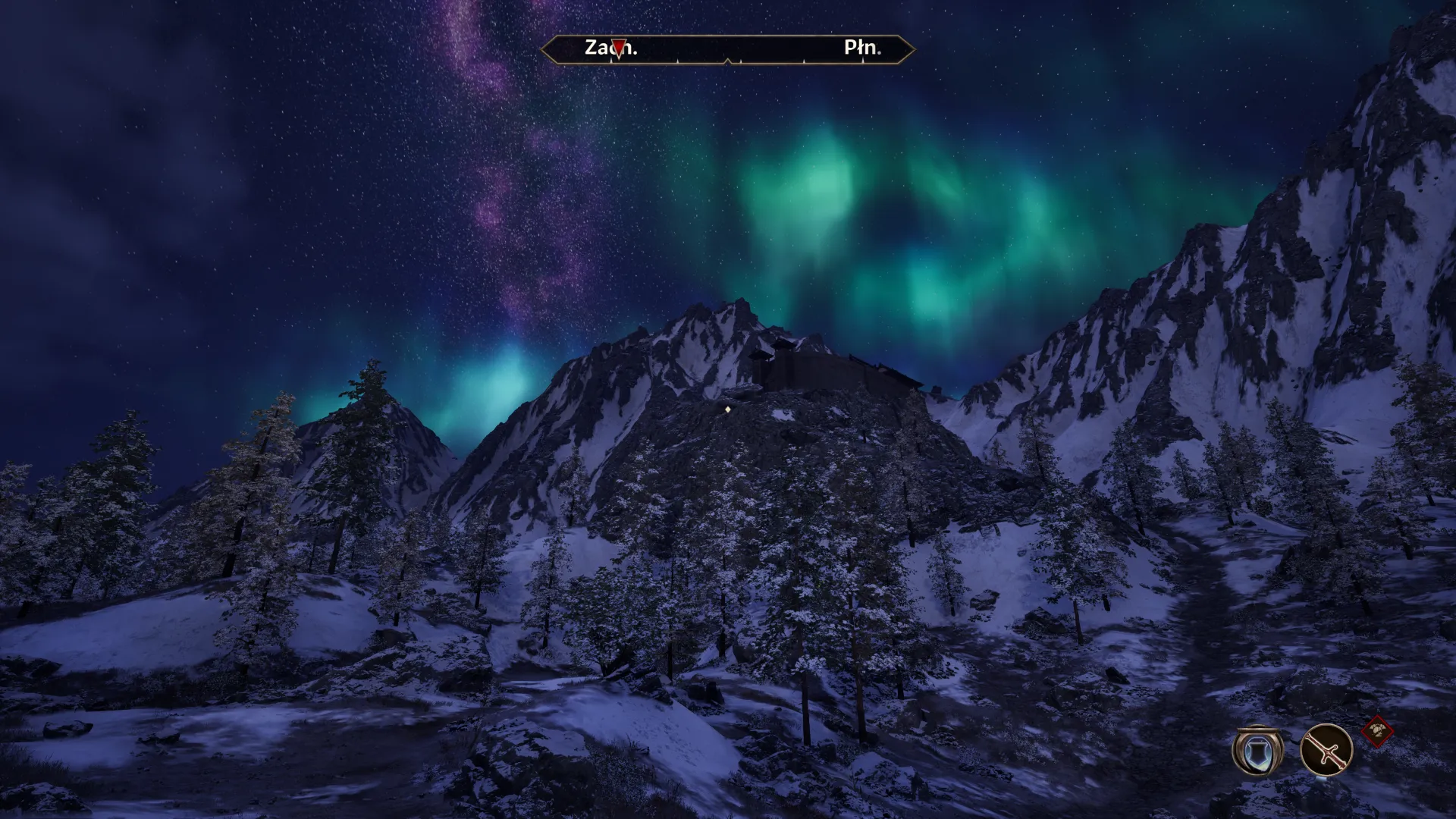Click the "Zach." compass label
This screenshot has width=1456, height=819.
(x=597, y=47)
